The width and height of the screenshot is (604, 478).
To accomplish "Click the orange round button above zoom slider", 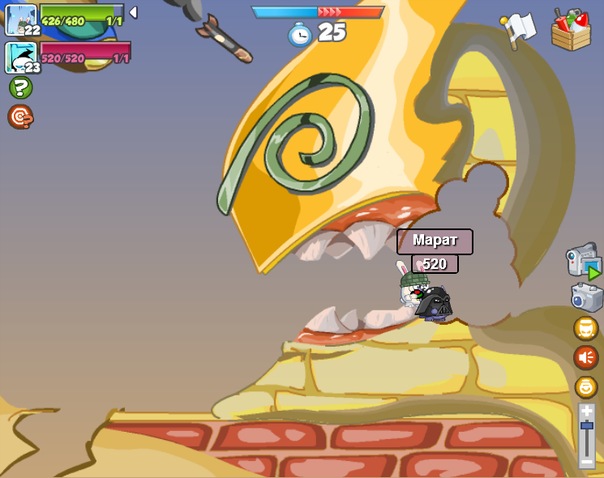I will [586, 386].
